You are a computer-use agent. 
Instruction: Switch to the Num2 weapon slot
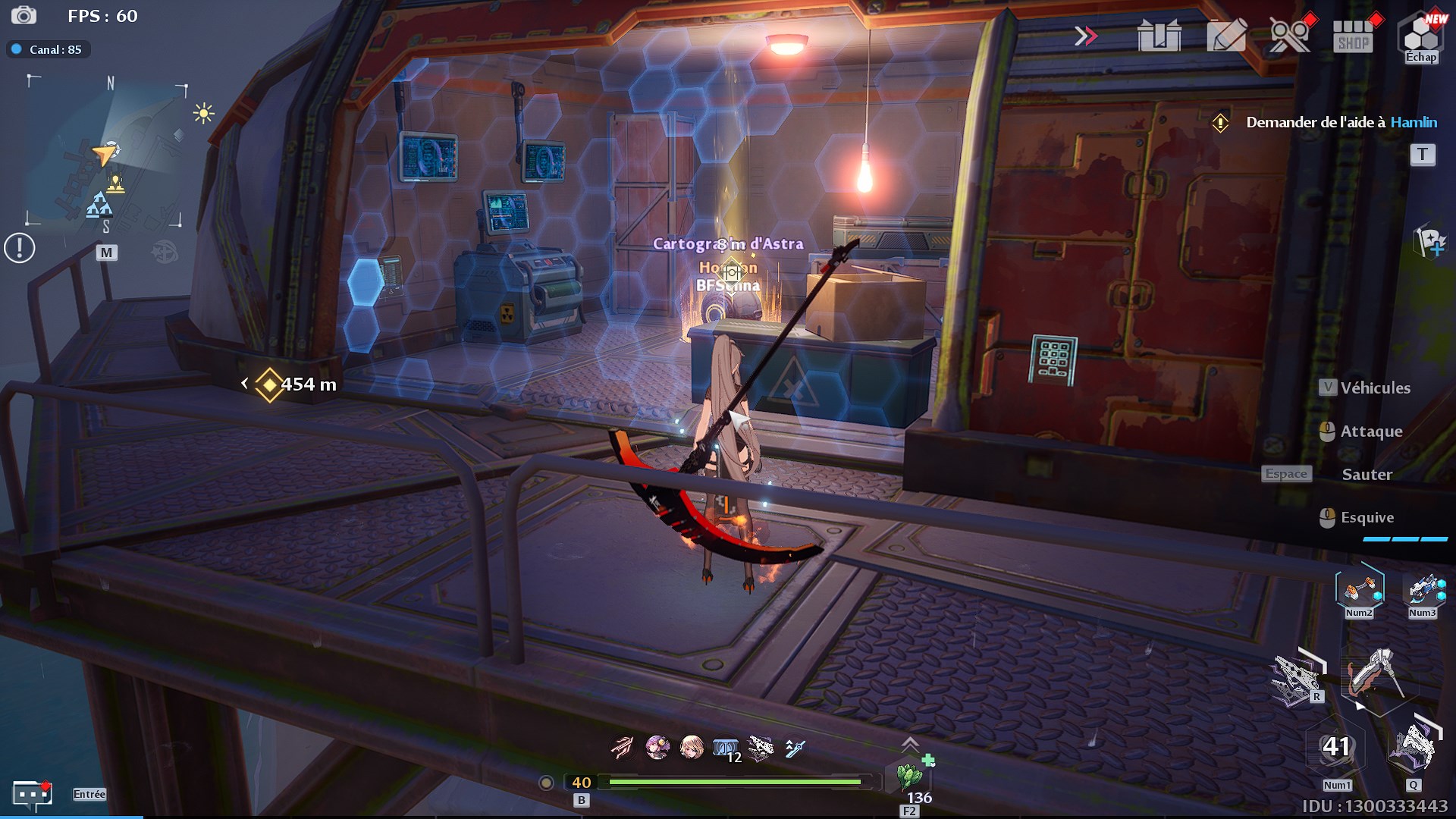1359,589
